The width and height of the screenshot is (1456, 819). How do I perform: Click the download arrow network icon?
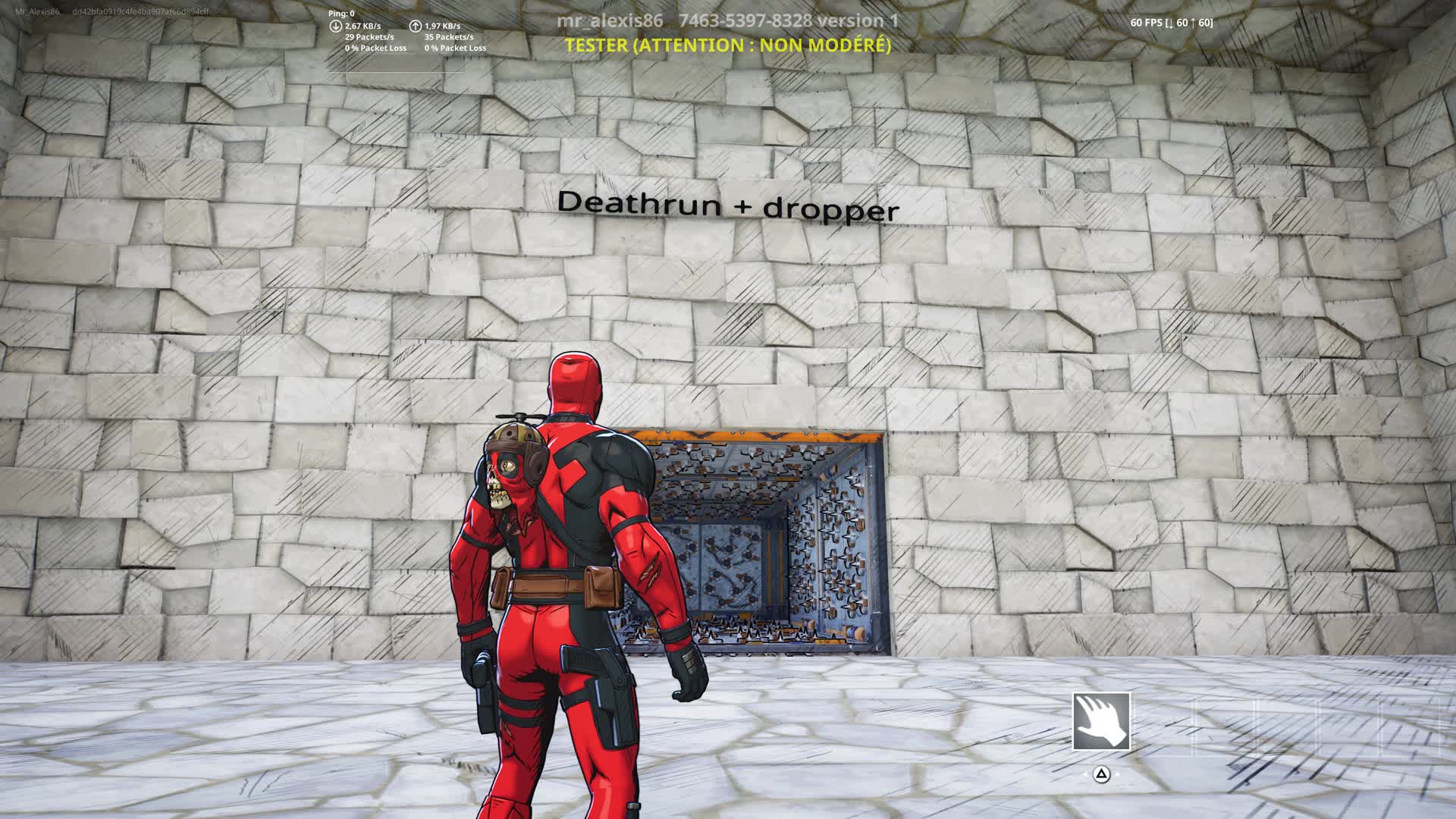tap(336, 27)
